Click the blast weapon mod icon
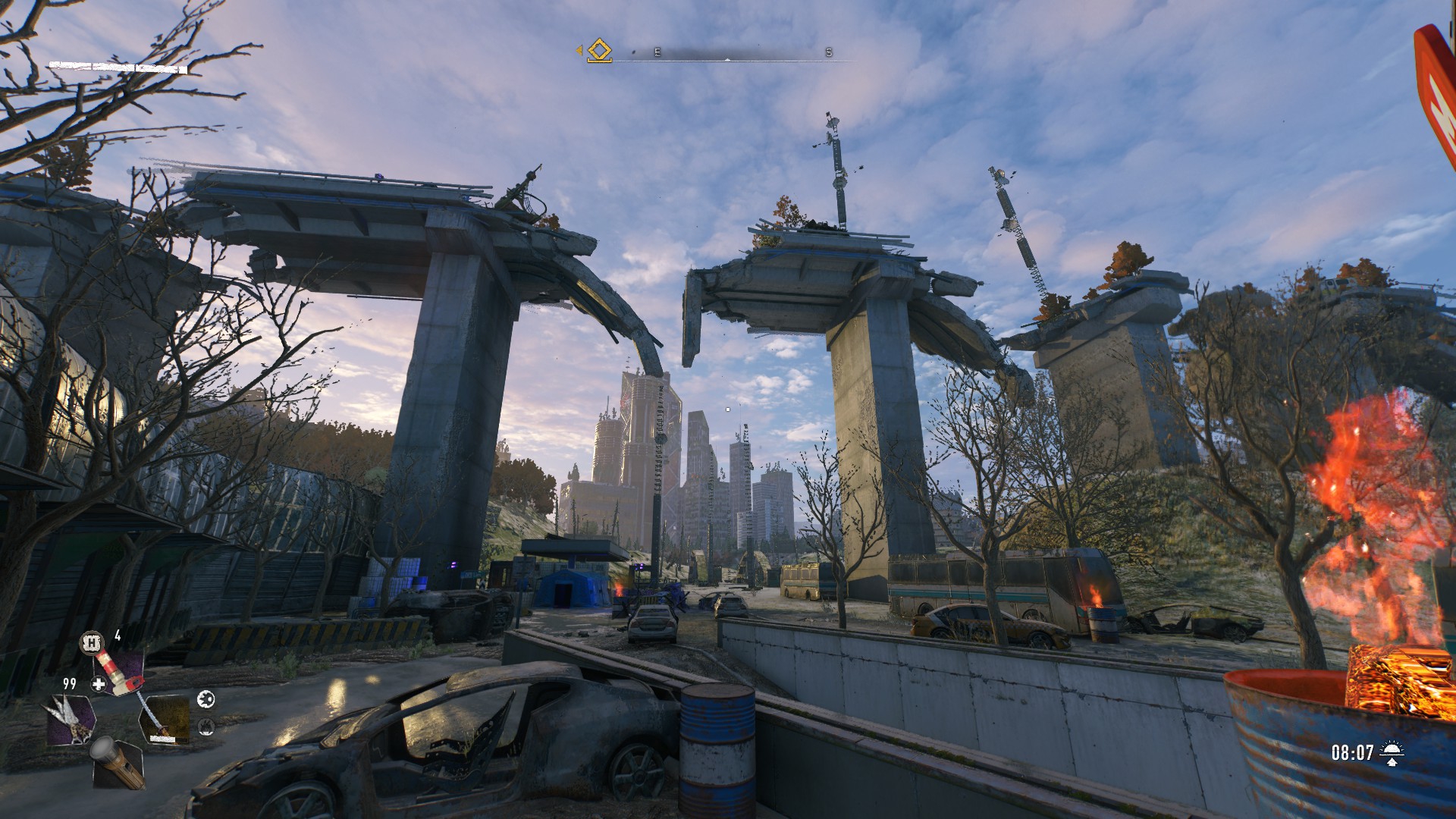 click(206, 699)
